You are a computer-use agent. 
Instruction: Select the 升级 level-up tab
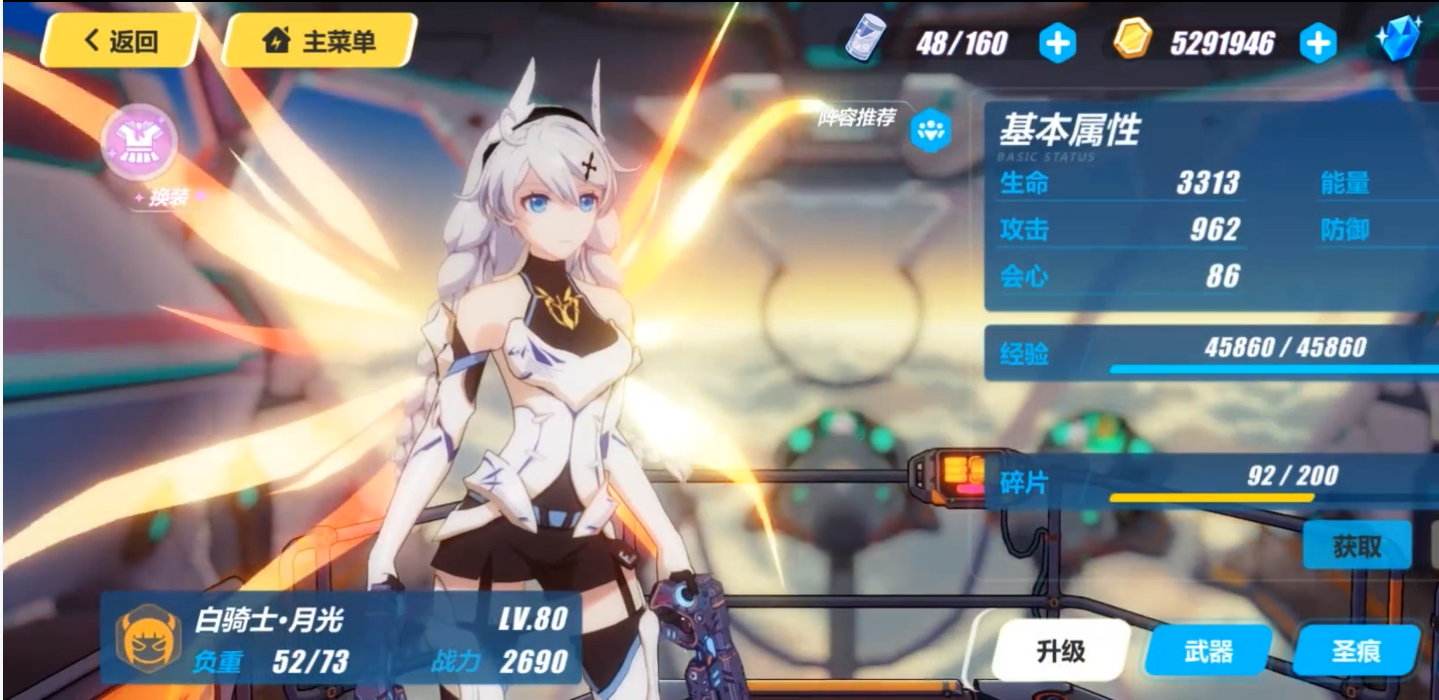(x=1060, y=652)
